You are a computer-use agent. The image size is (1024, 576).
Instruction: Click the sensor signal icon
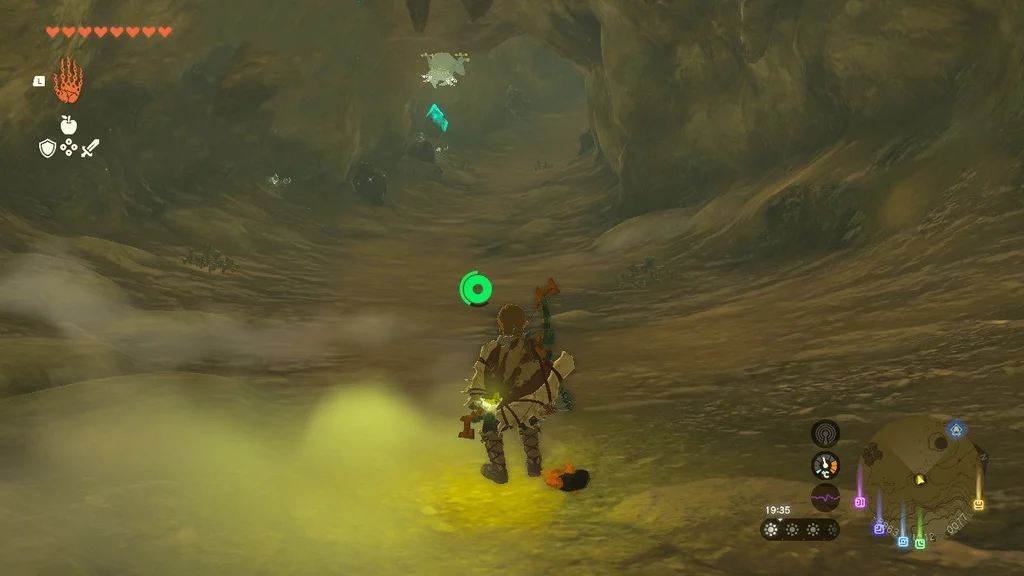point(825,433)
